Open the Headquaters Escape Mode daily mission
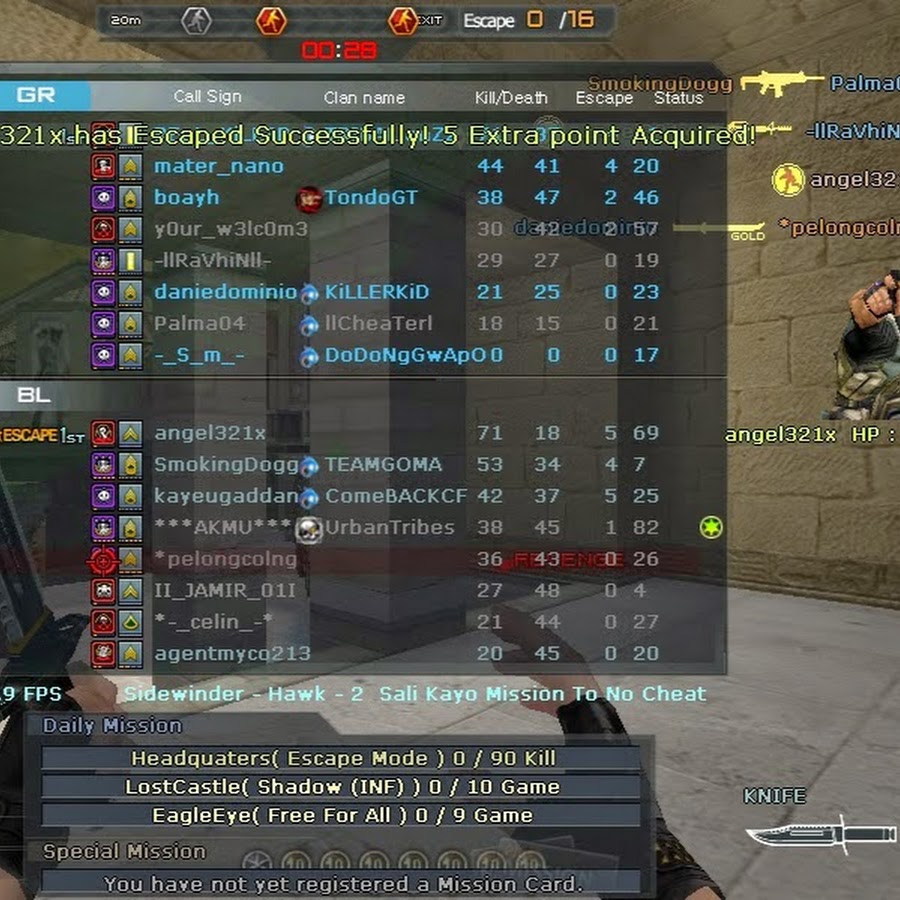 point(342,758)
